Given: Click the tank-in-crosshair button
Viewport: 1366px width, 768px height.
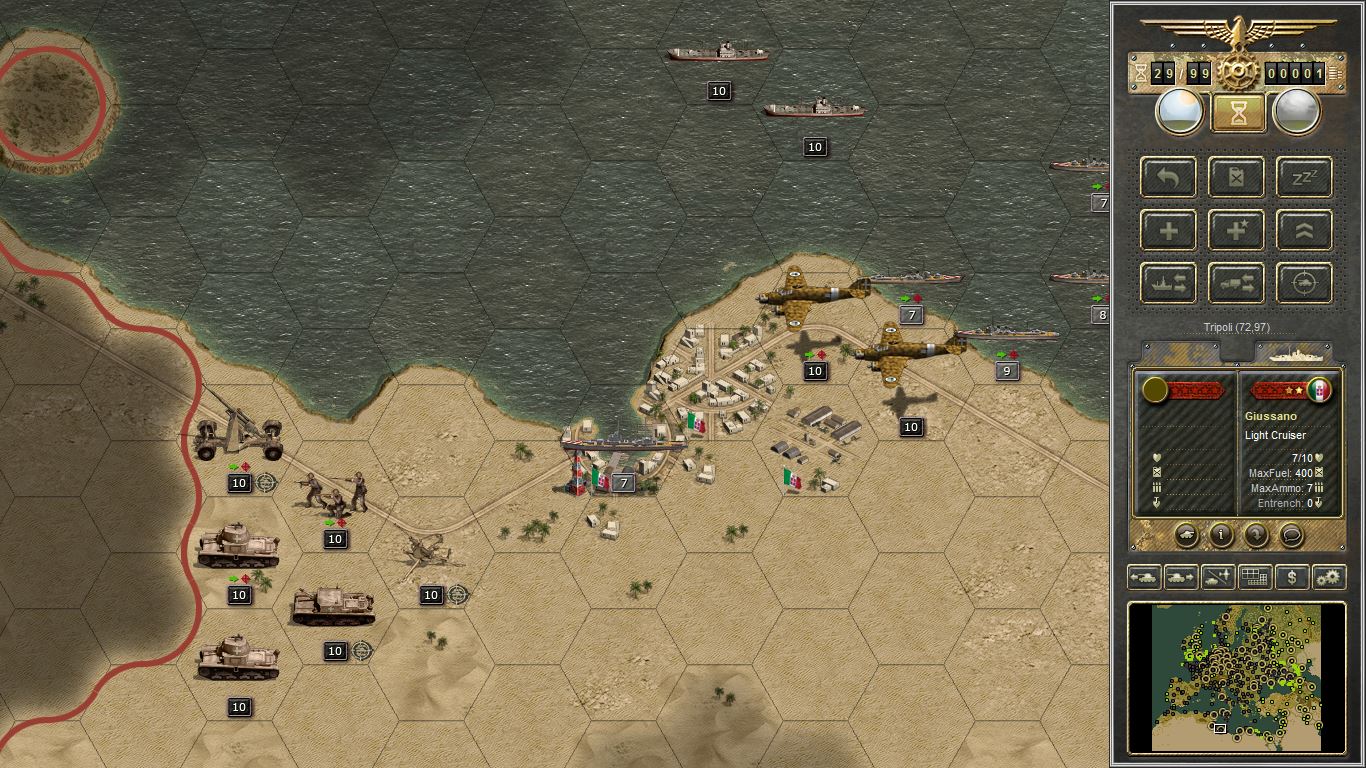Looking at the screenshot, I should click(1305, 283).
